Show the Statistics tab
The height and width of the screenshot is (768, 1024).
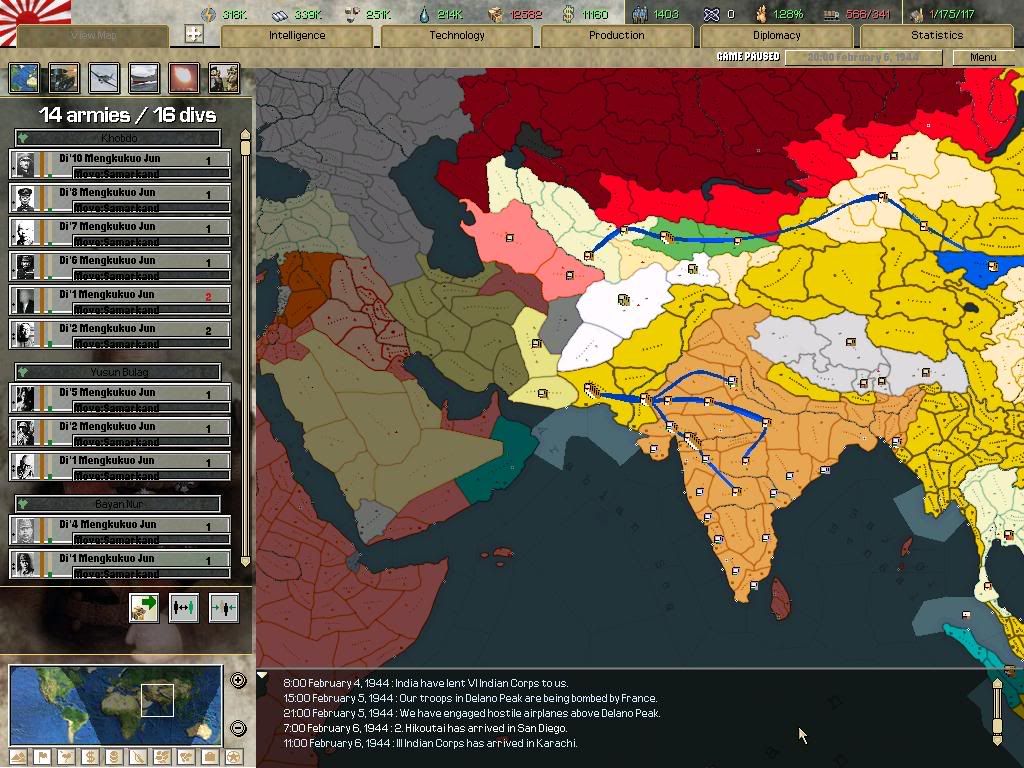(x=937, y=35)
